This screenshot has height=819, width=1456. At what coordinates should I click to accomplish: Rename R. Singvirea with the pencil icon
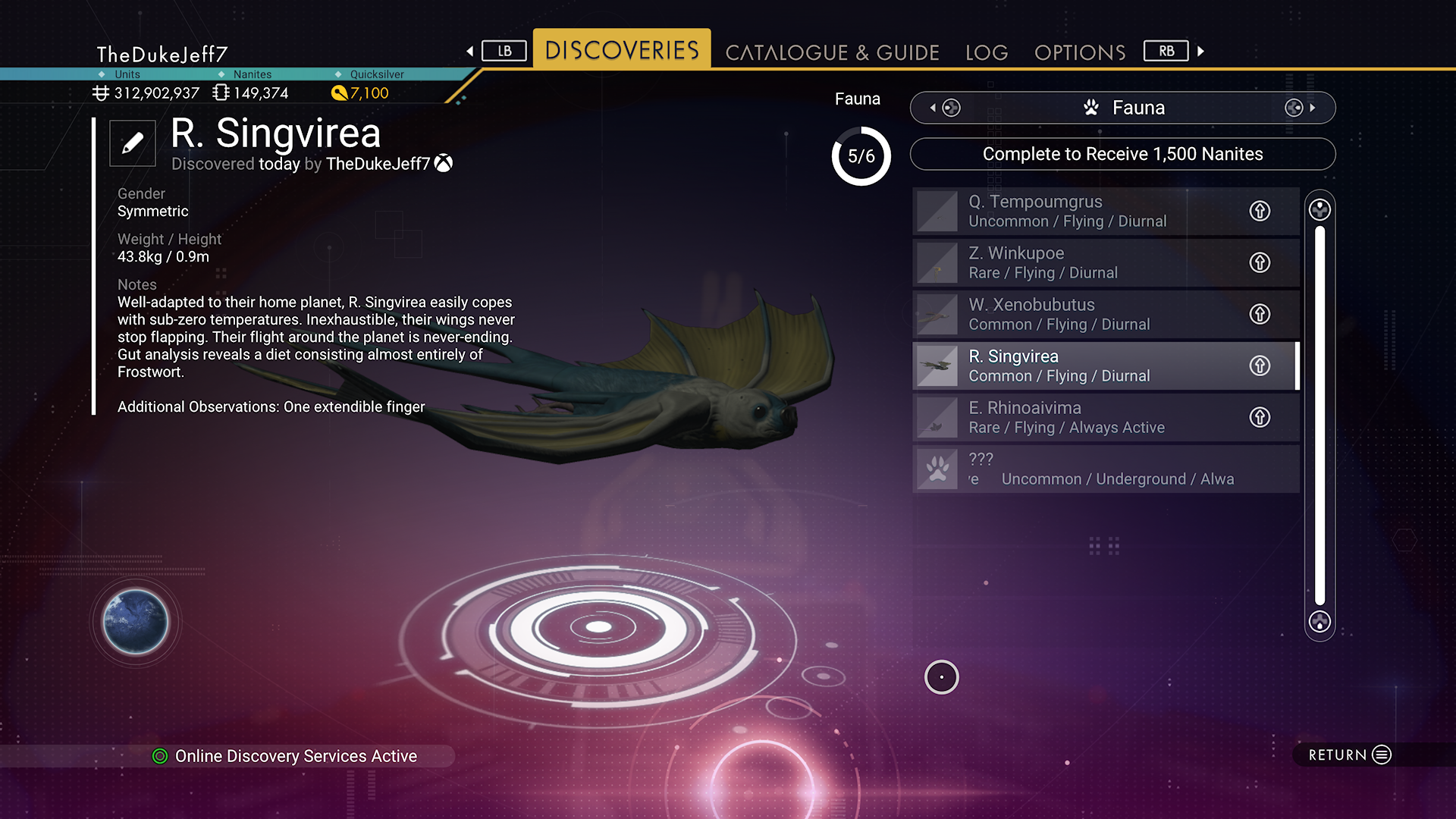point(133,143)
